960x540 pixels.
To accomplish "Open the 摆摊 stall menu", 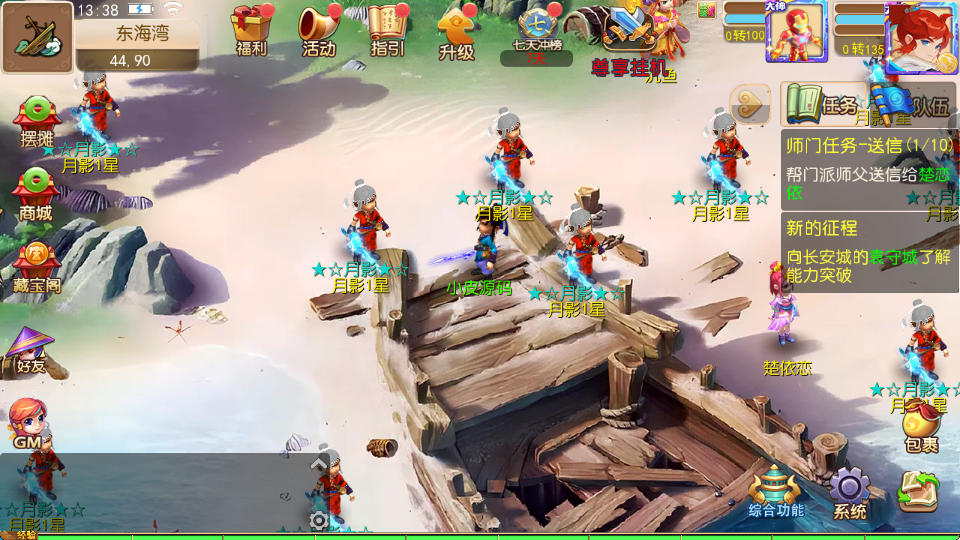I will 36,122.
